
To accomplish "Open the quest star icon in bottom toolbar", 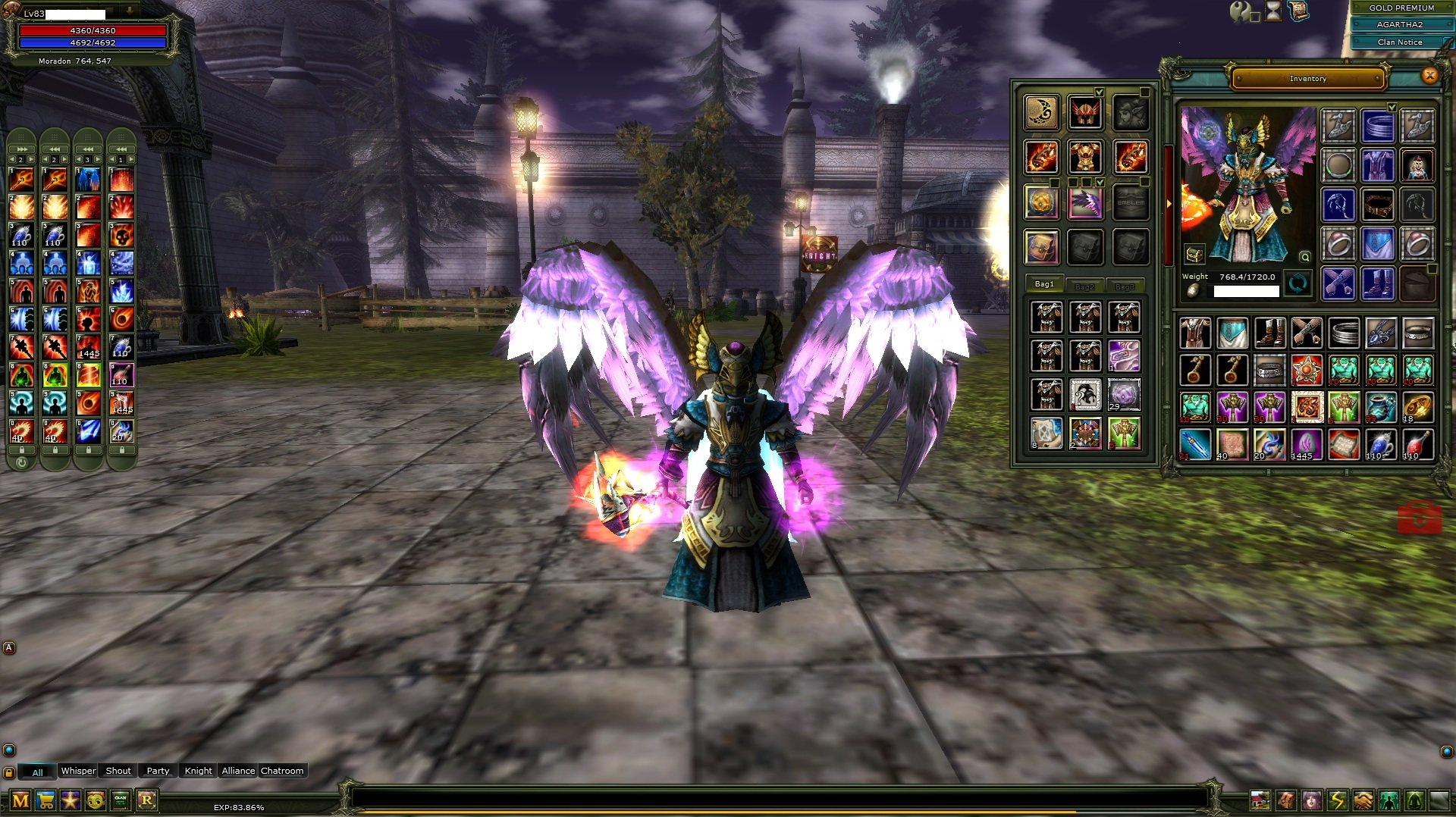I will point(71,800).
